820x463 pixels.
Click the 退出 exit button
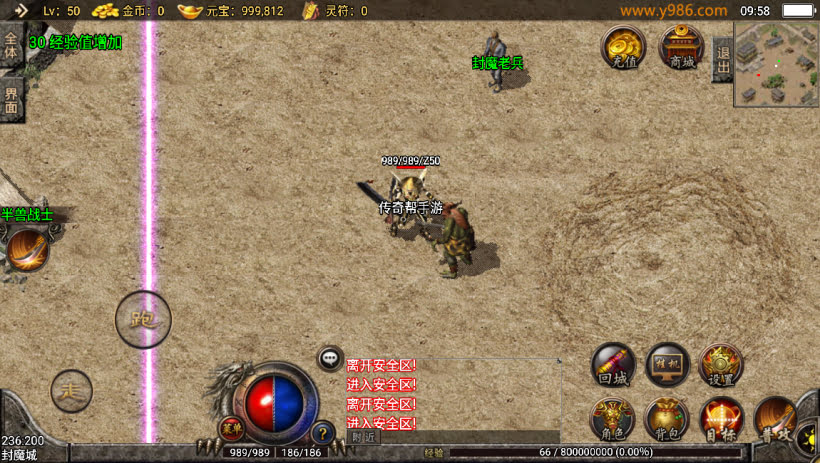722,60
